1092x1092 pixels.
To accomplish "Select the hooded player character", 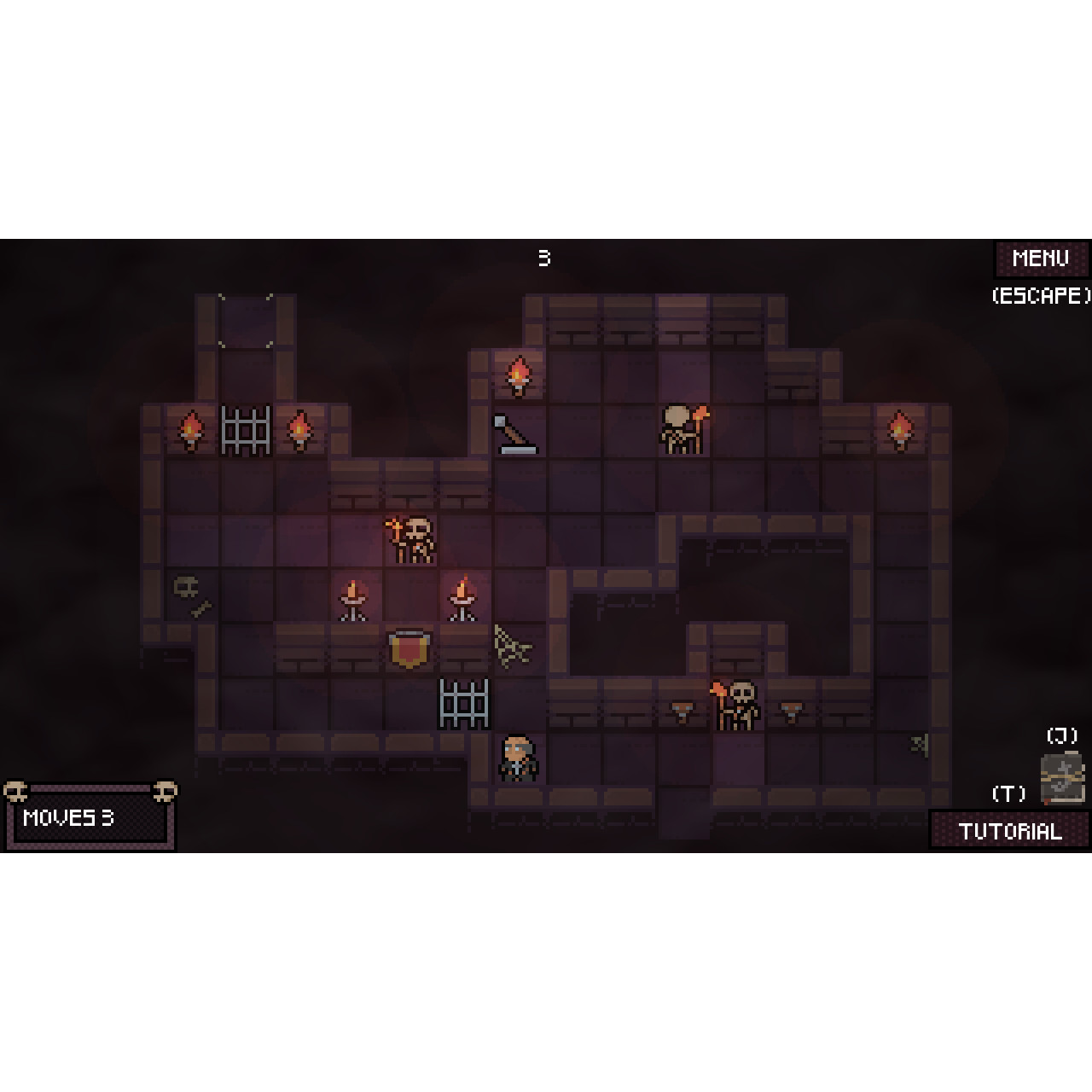I will [x=516, y=759].
